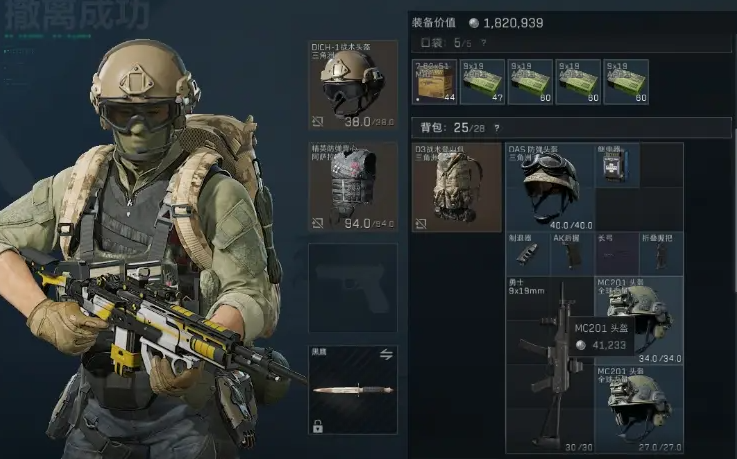Click the question mark beside backpack capacity

pos(498,128)
